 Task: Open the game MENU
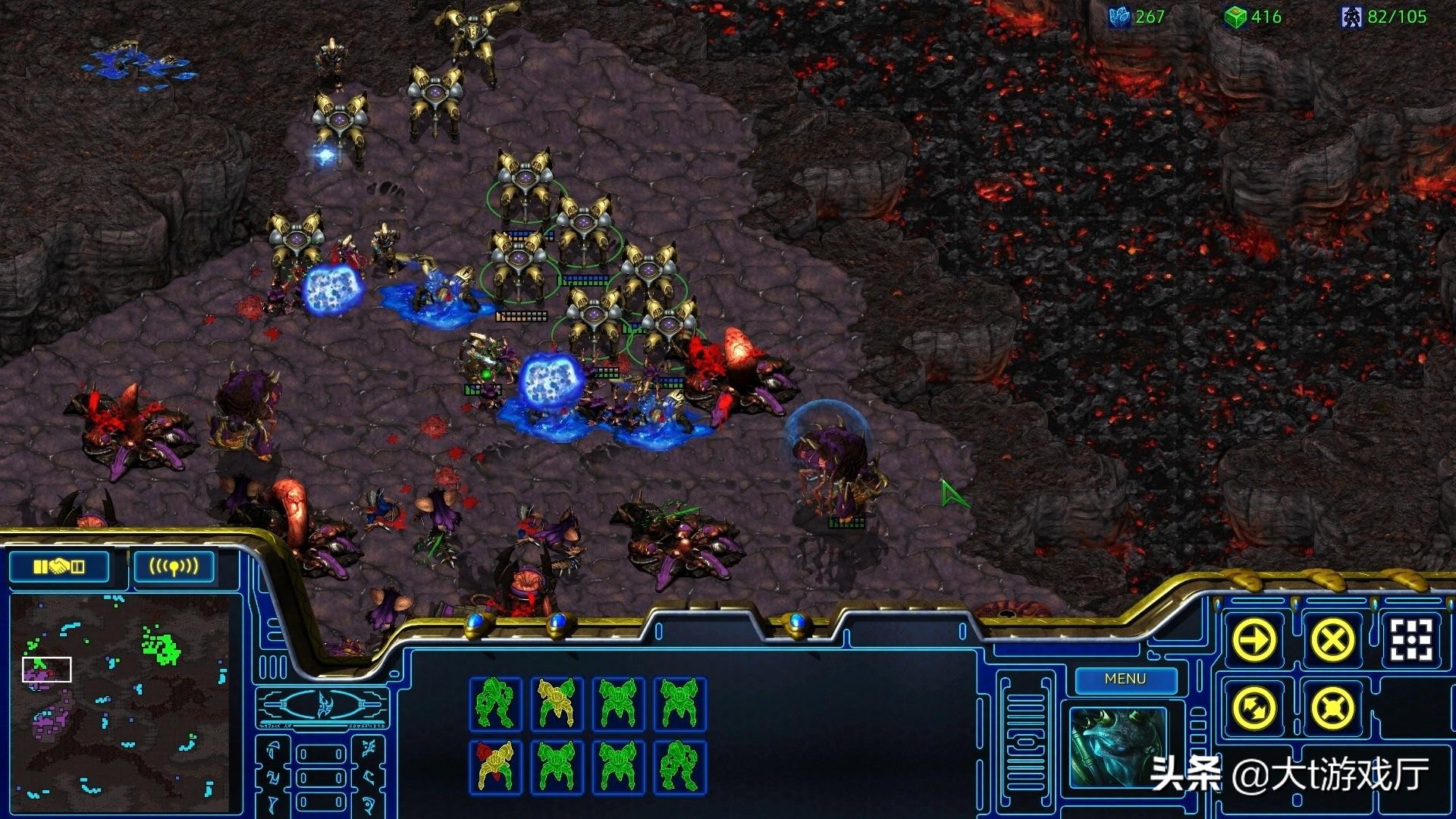[x=1125, y=679]
